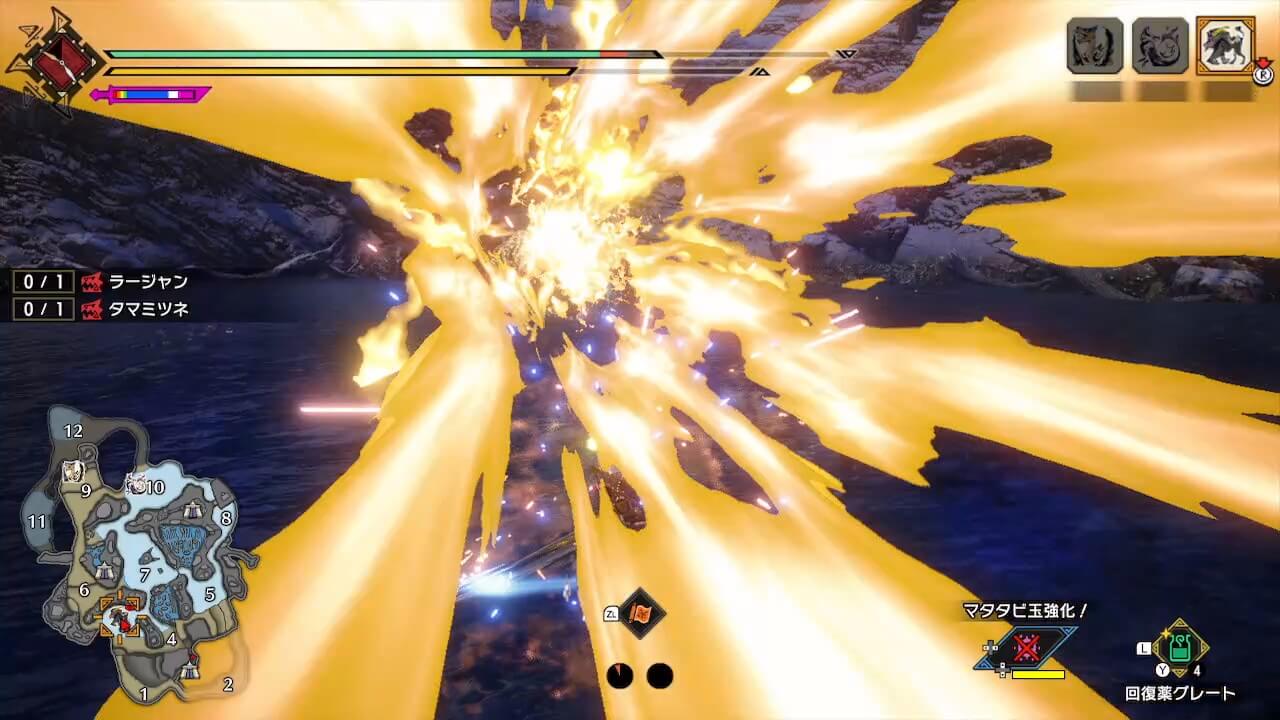Click the monster icon near area 9
The image size is (1280, 720).
pos(71,472)
